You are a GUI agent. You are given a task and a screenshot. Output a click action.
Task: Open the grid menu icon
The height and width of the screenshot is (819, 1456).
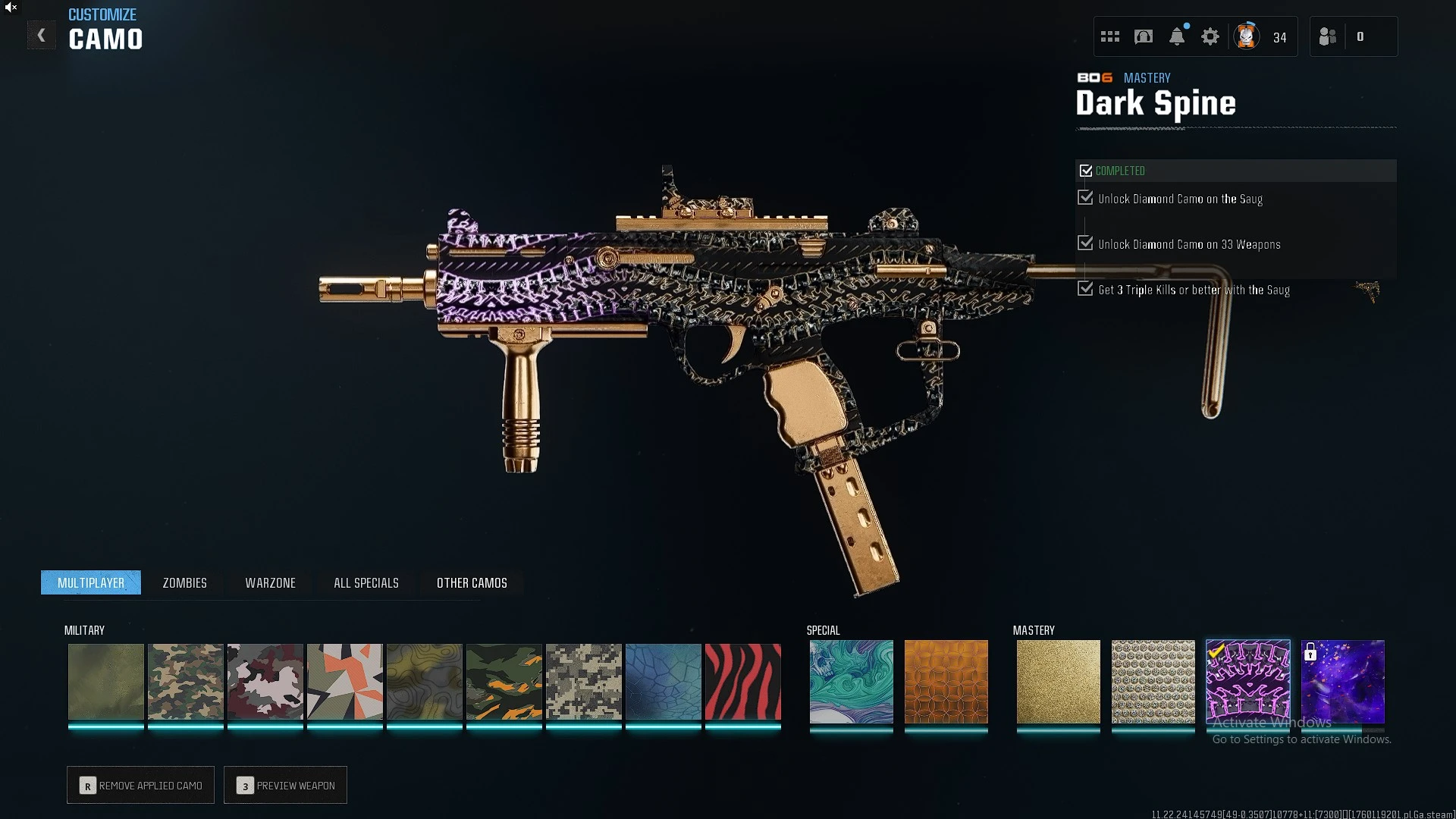[1110, 36]
